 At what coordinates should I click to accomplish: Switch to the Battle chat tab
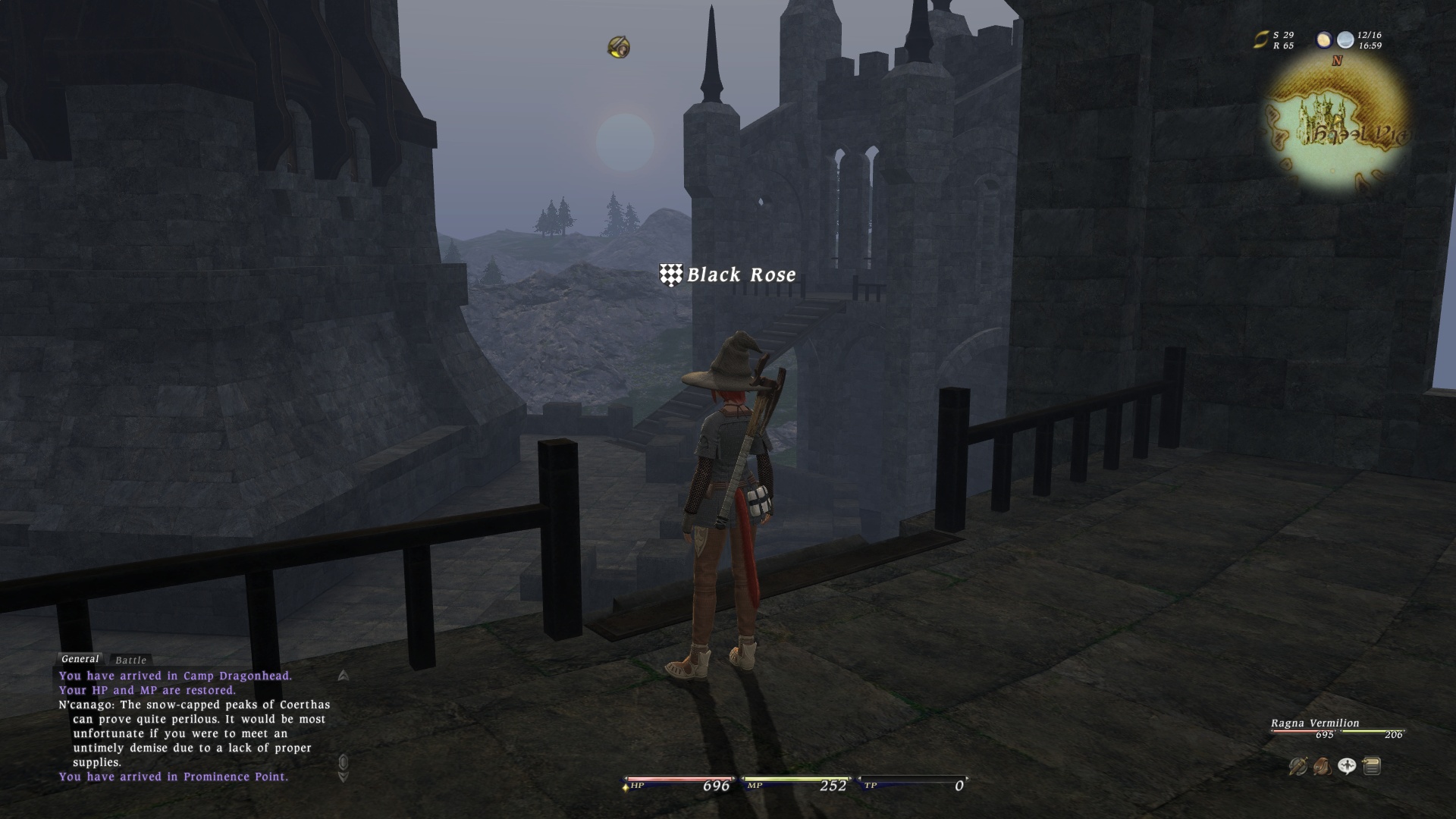130,661
